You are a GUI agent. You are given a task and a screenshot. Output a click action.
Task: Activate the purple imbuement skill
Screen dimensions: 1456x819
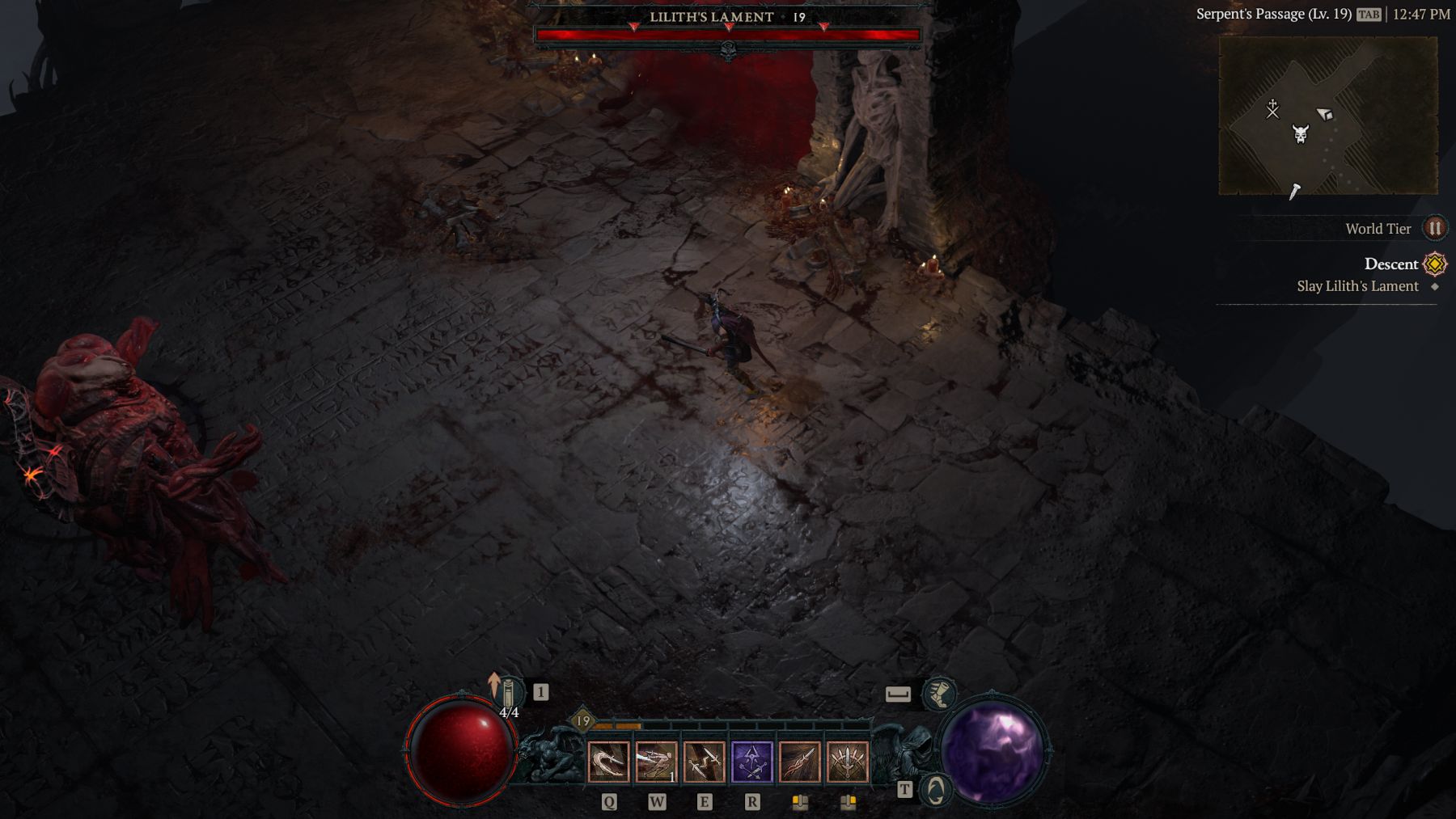click(751, 762)
